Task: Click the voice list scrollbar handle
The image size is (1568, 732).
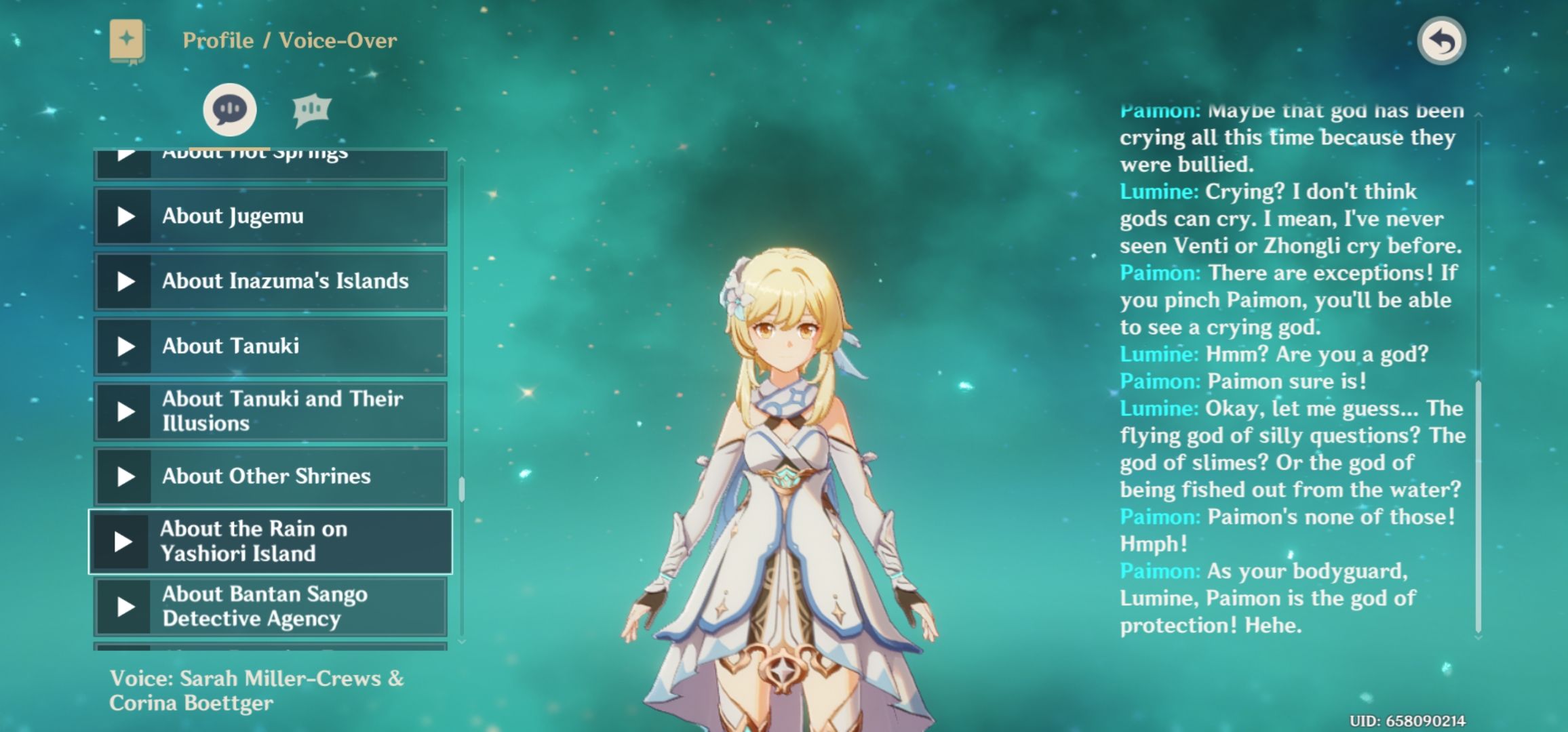Action: click(462, 489)
